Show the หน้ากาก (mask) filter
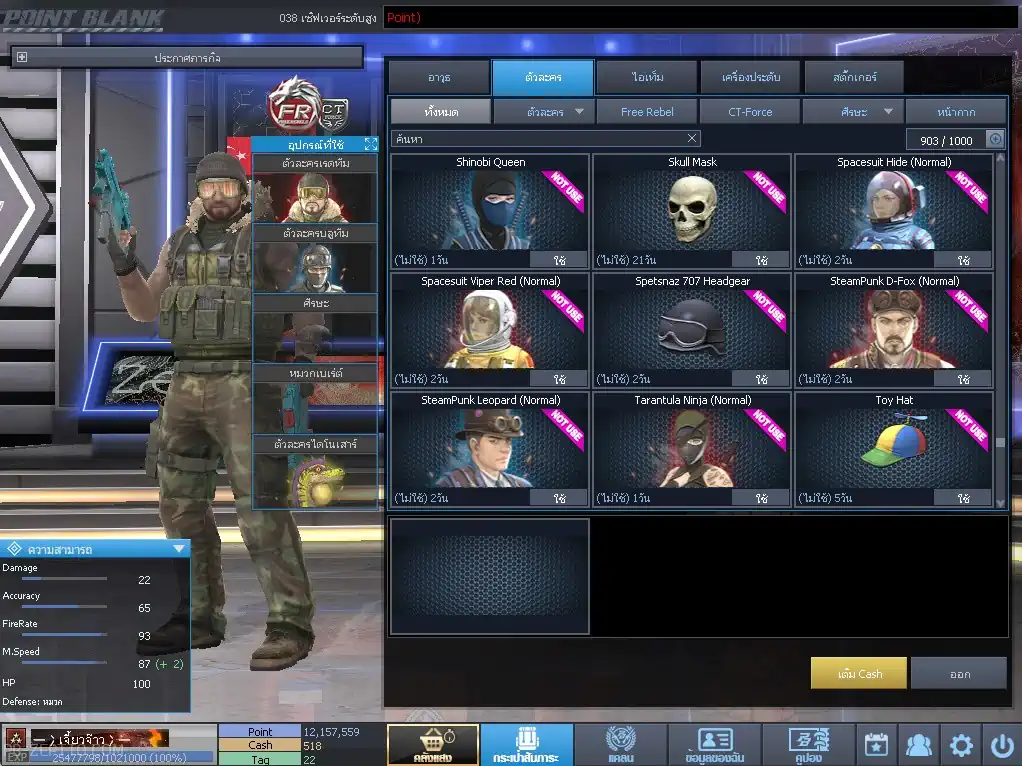The height and width of the screenshot is (766, 1022). coord(956,112)
